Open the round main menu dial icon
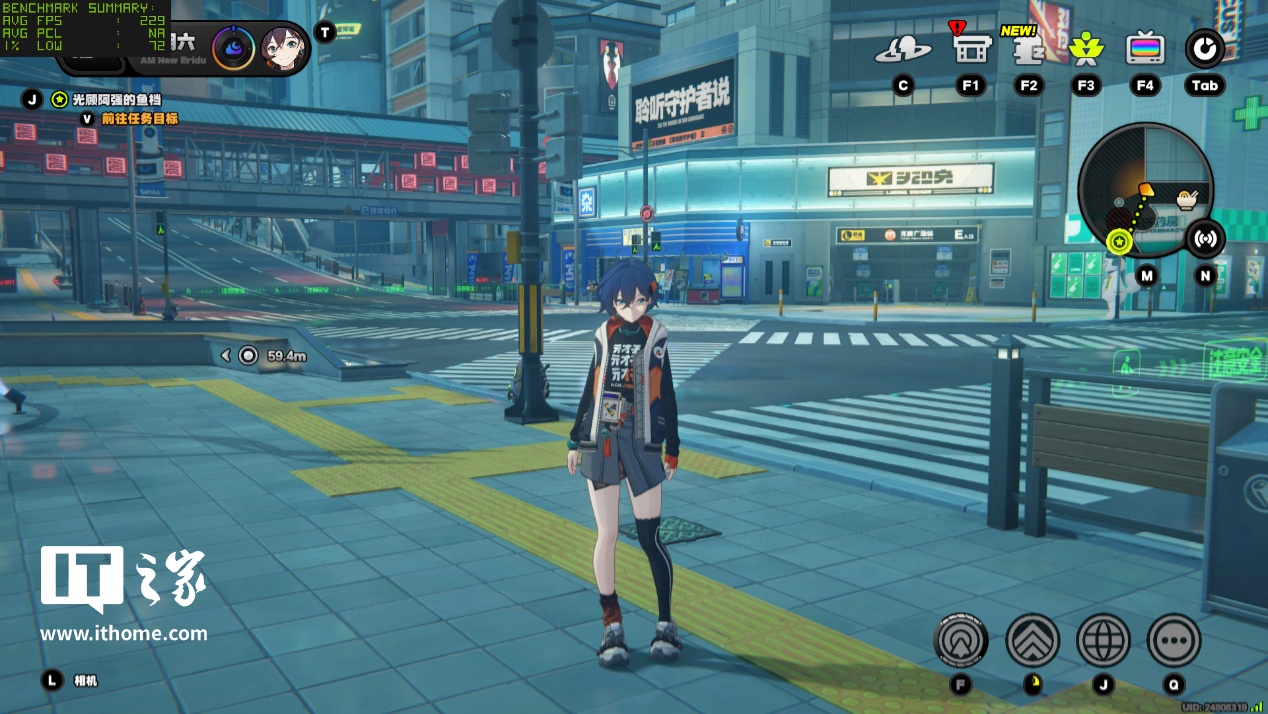Screen dimensions: 1268x714 [1204, 49]
